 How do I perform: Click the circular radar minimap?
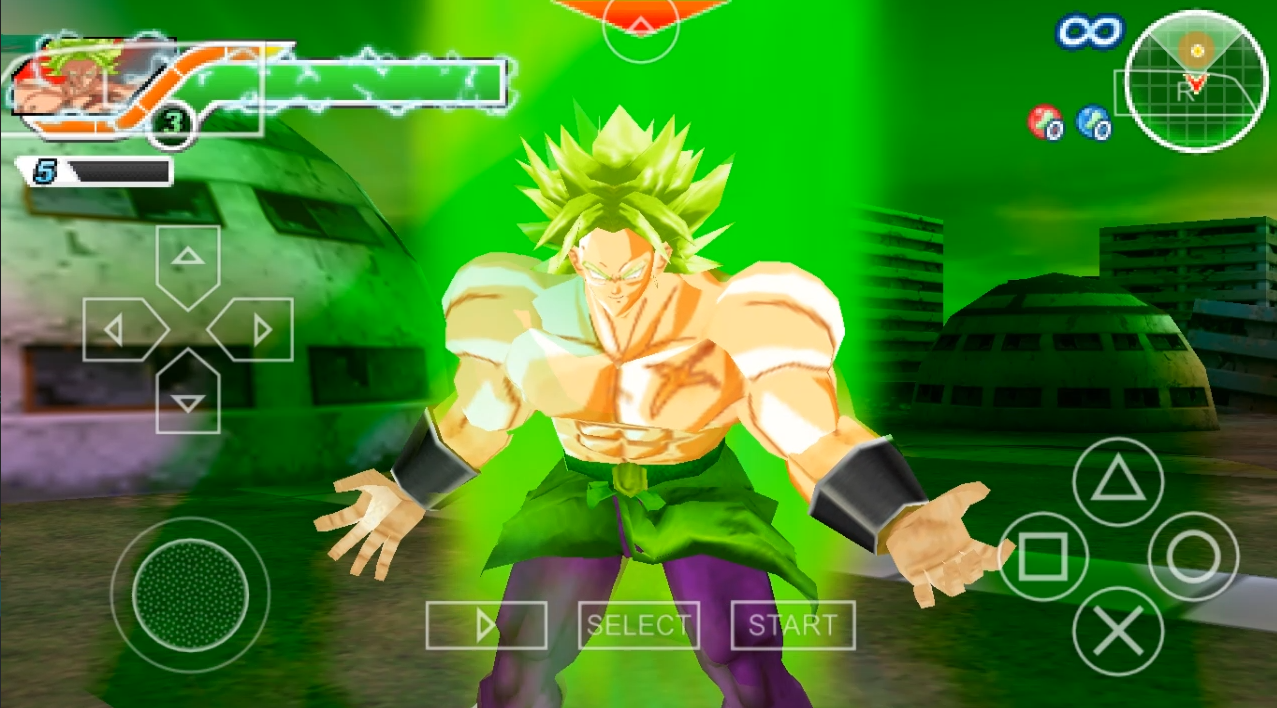(1196, 81)
